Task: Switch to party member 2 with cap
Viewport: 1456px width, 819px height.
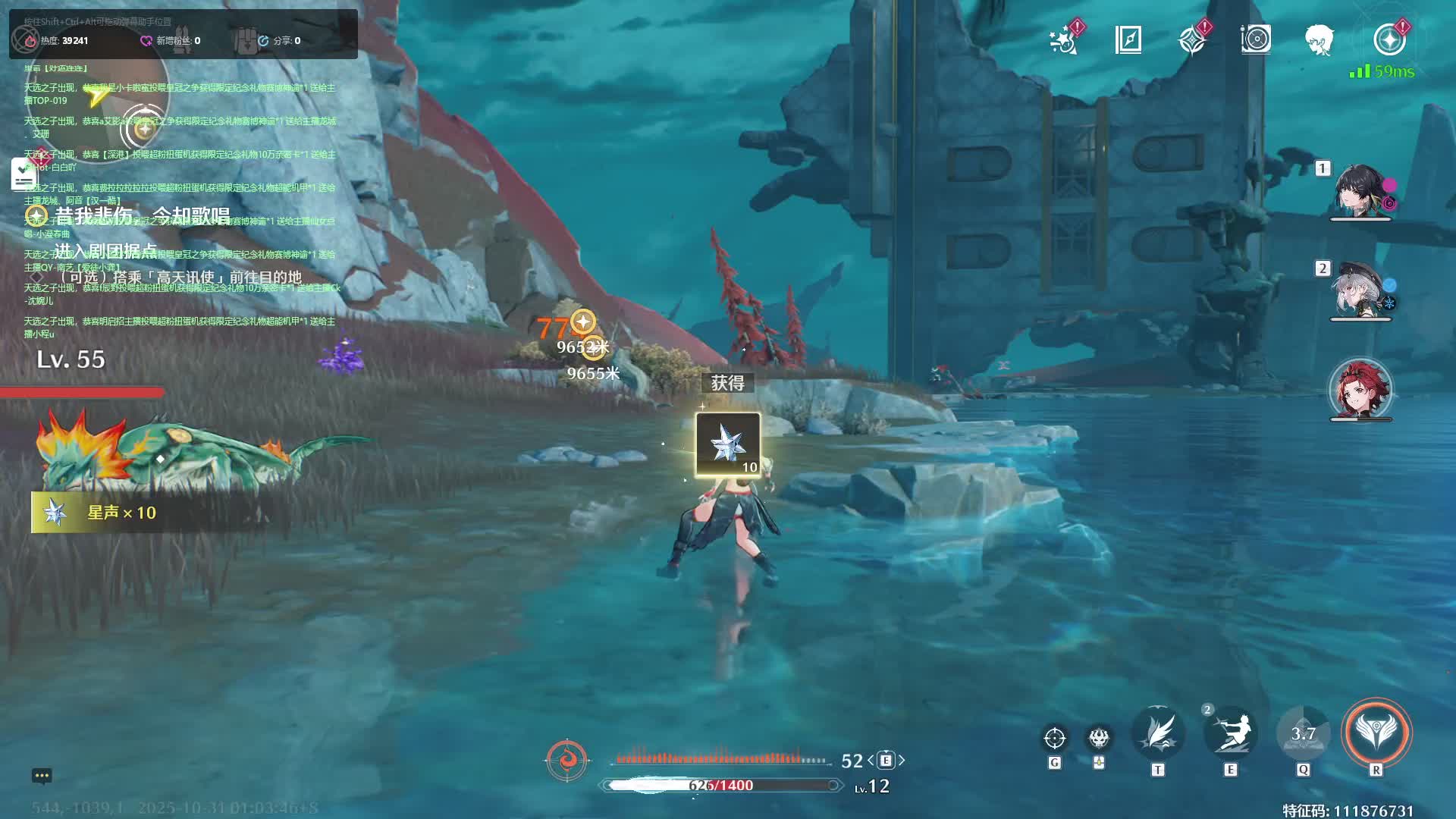Action: [x=1359, y=291]
